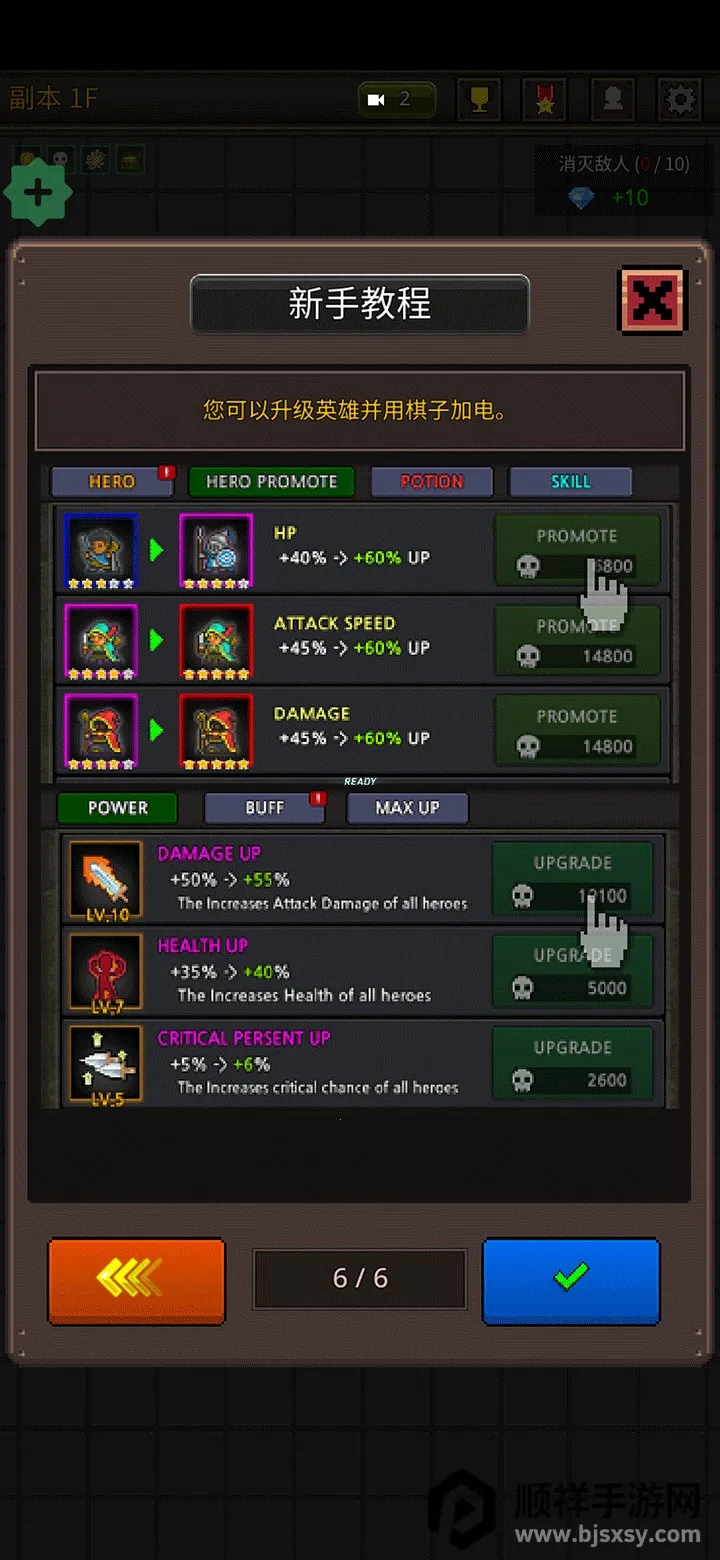This screenshot has width=720, height=1560.
Task: Open the trophy achievements icon
Action: 479,100
